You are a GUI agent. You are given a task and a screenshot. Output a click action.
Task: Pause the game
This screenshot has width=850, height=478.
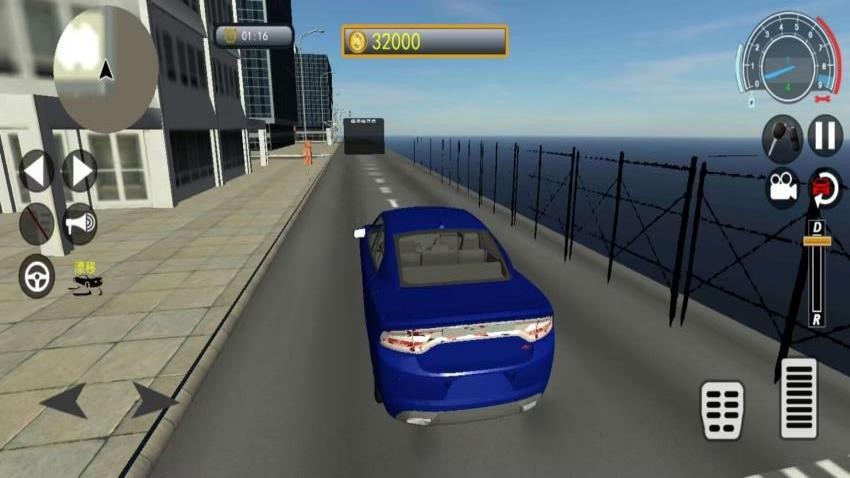(x=825, y=135)
